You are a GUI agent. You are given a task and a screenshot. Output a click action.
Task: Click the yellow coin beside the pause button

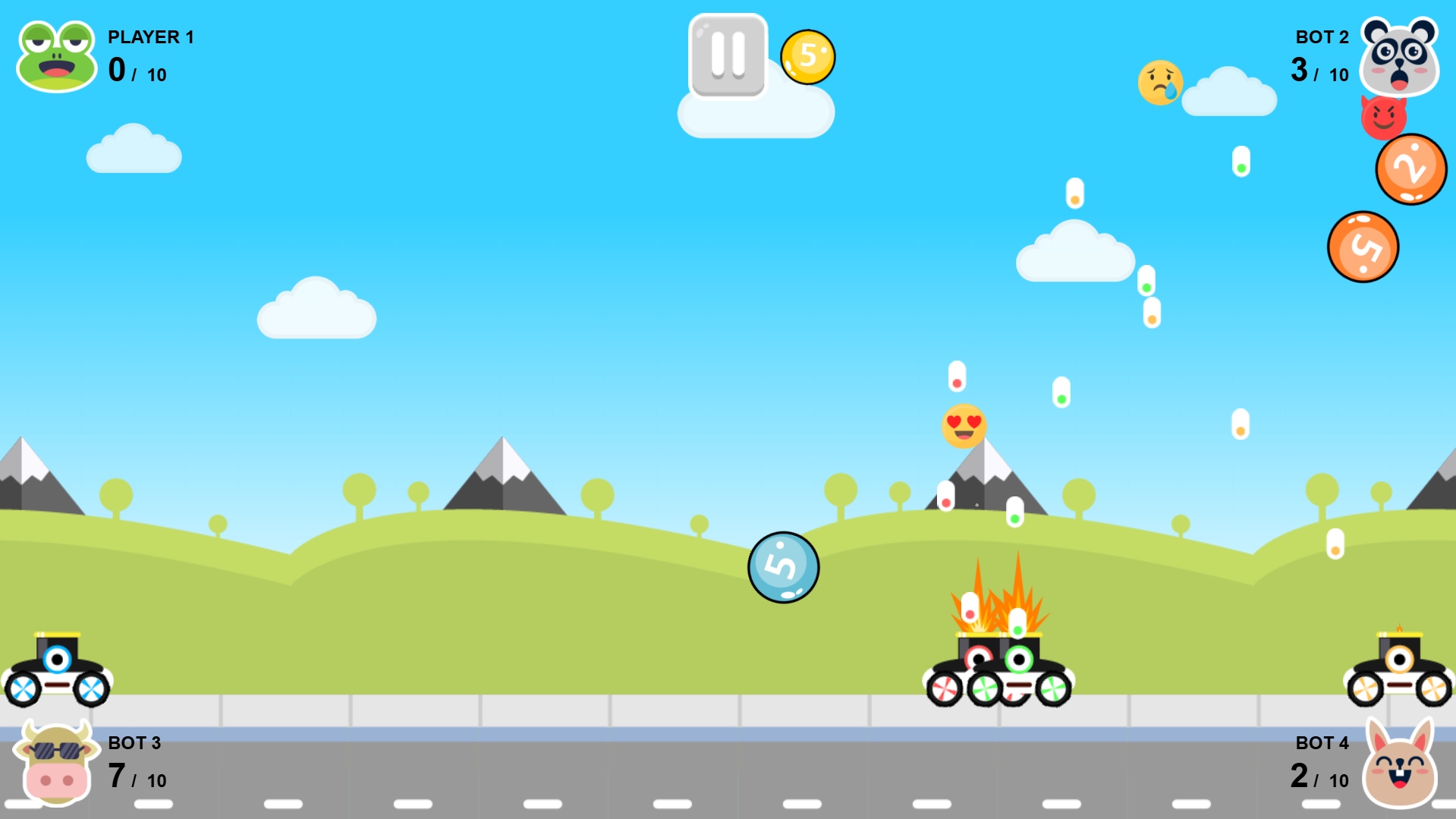tap(808, 55)
